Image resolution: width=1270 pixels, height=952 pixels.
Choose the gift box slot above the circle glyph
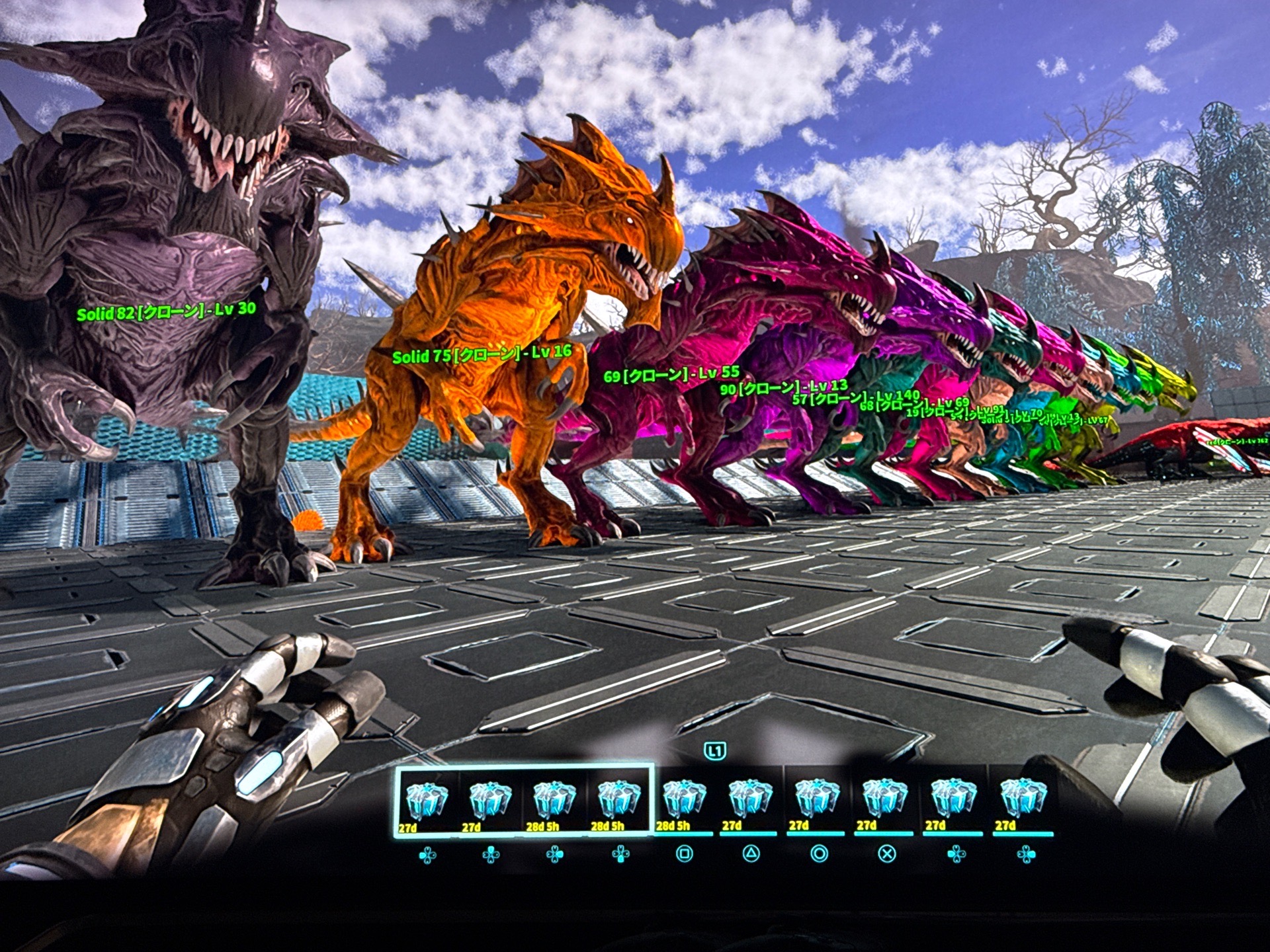pyautogui.click(x=818, y=800)
